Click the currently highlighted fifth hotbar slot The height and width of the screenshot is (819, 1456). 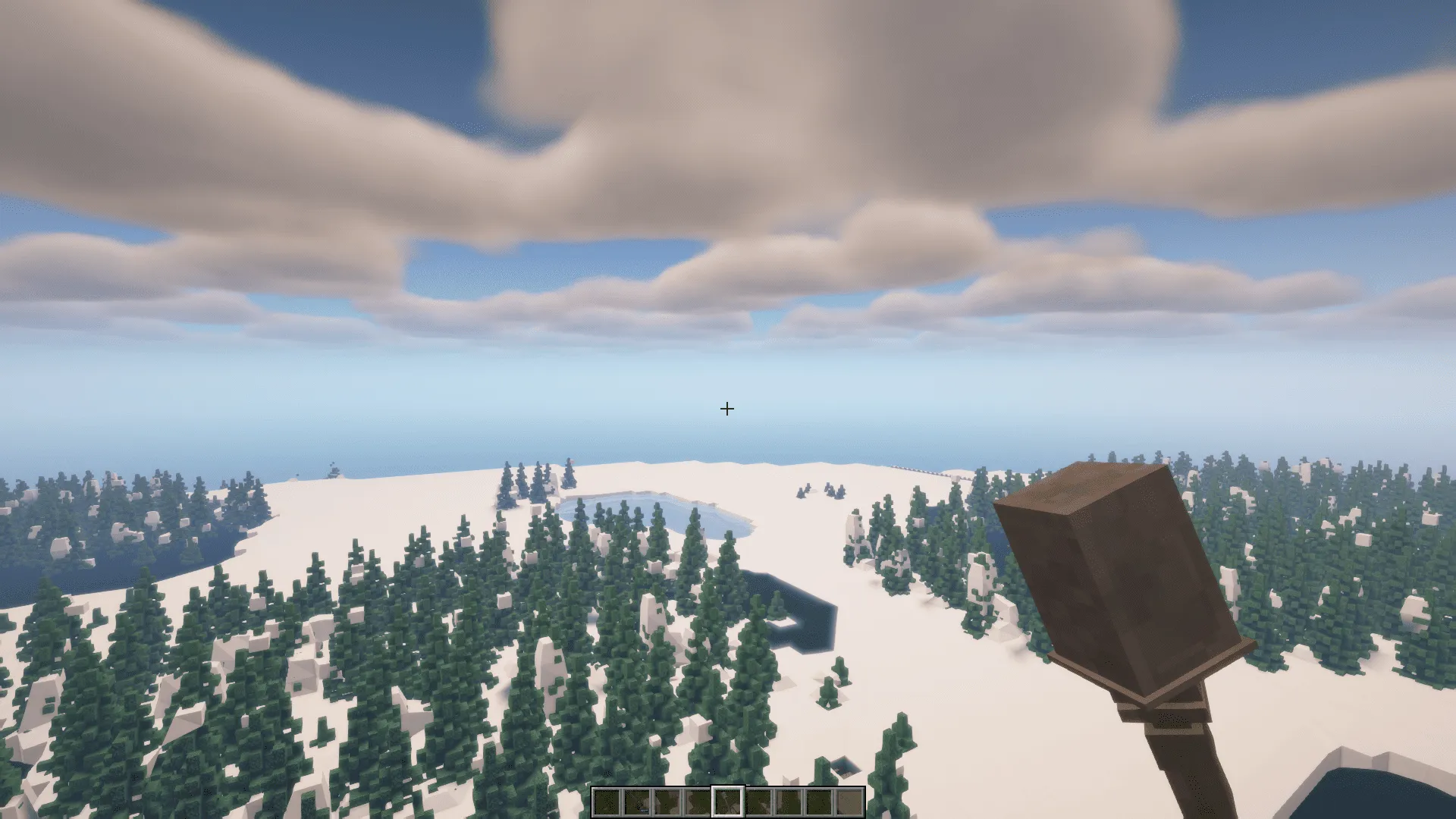pos(728,802)
